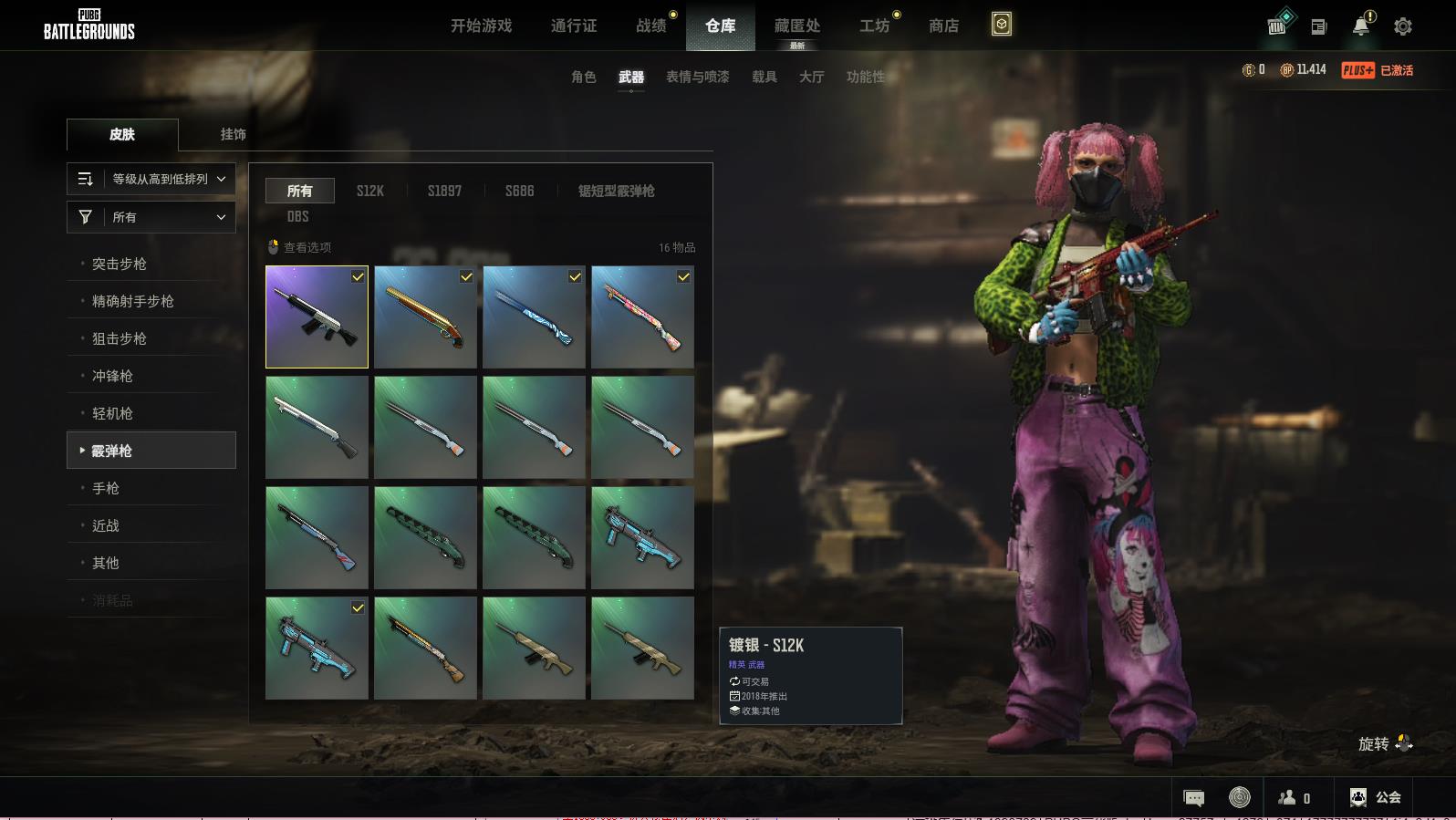Switch to the 通行证 pass tab
The image size is (1456, 820).
click(x=574, y=26)
